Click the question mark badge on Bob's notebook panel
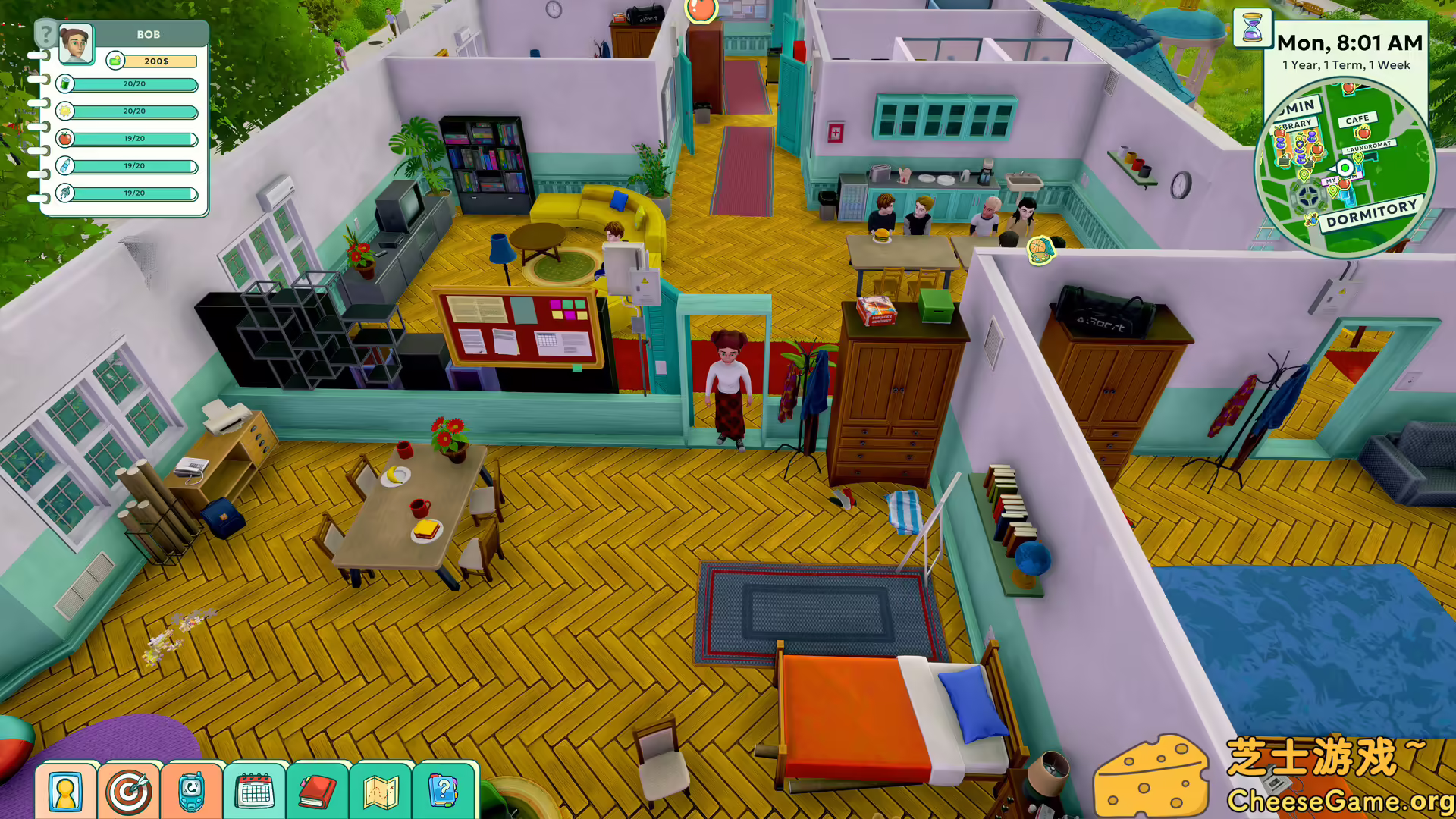 click(46, 35)
